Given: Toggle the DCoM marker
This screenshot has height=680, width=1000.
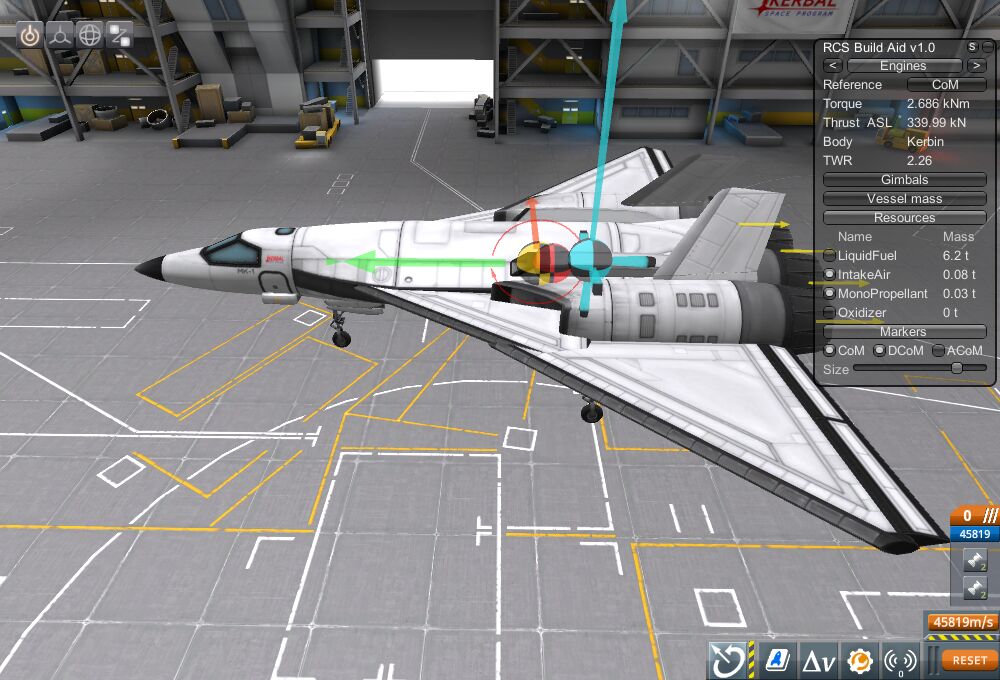Looking at the screenshot, I should click(880, 351).
